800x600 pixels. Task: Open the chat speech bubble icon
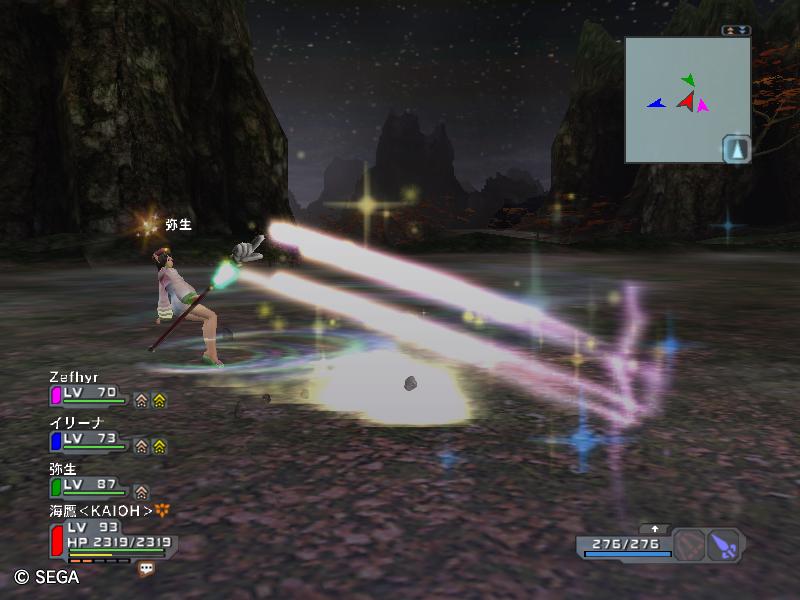pos(147,567)
